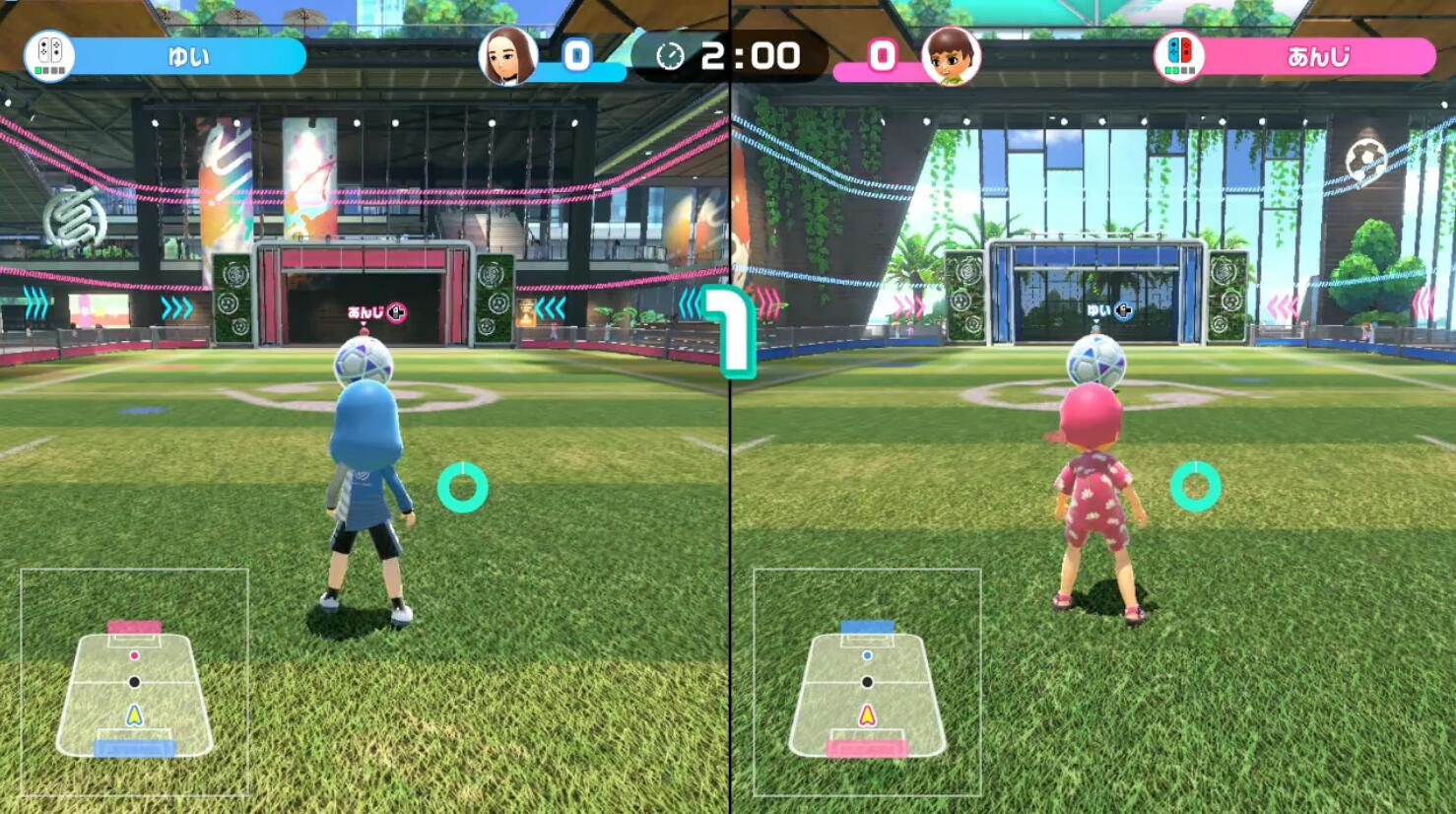Viewport: 1456px width, 814px height.
Task: Click the short-haired boy Mii portrait
Action: (x=951, y=55)
